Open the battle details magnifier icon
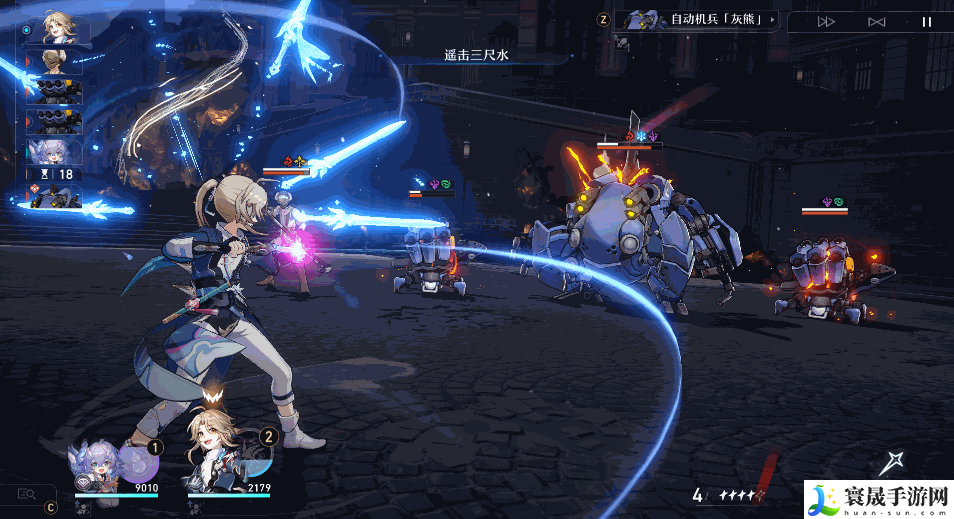The image size is (954, 519). click(27, 493)
